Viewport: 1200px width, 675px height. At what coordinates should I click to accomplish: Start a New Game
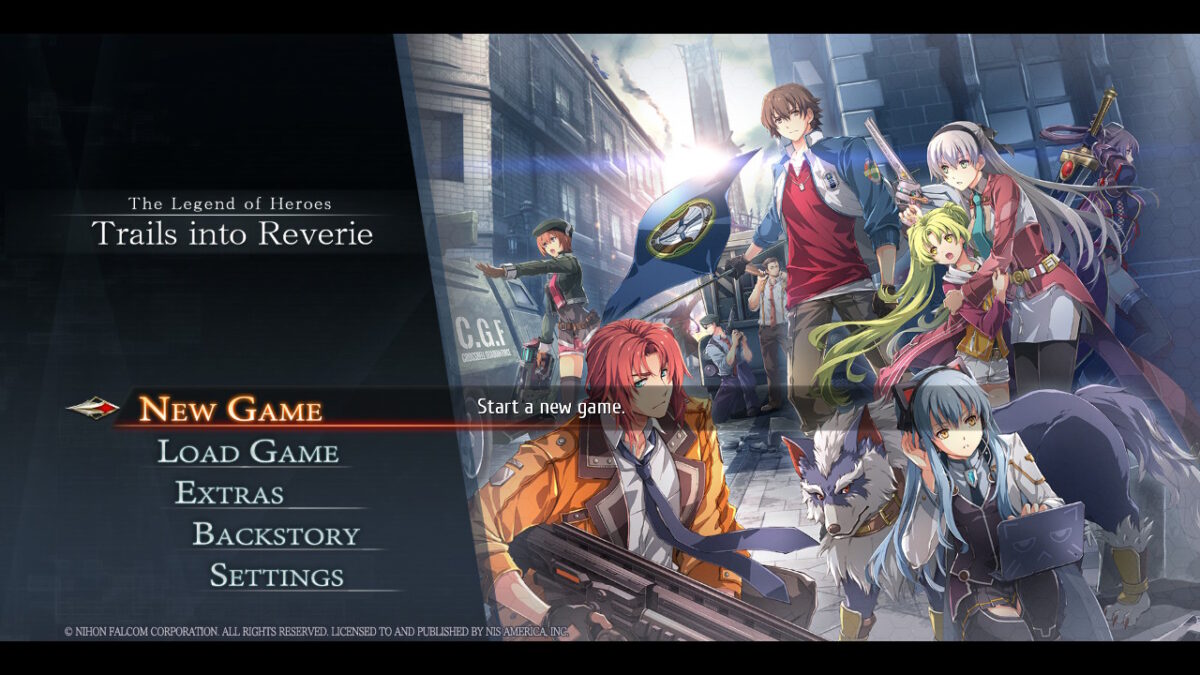click(x=230, y=409)
